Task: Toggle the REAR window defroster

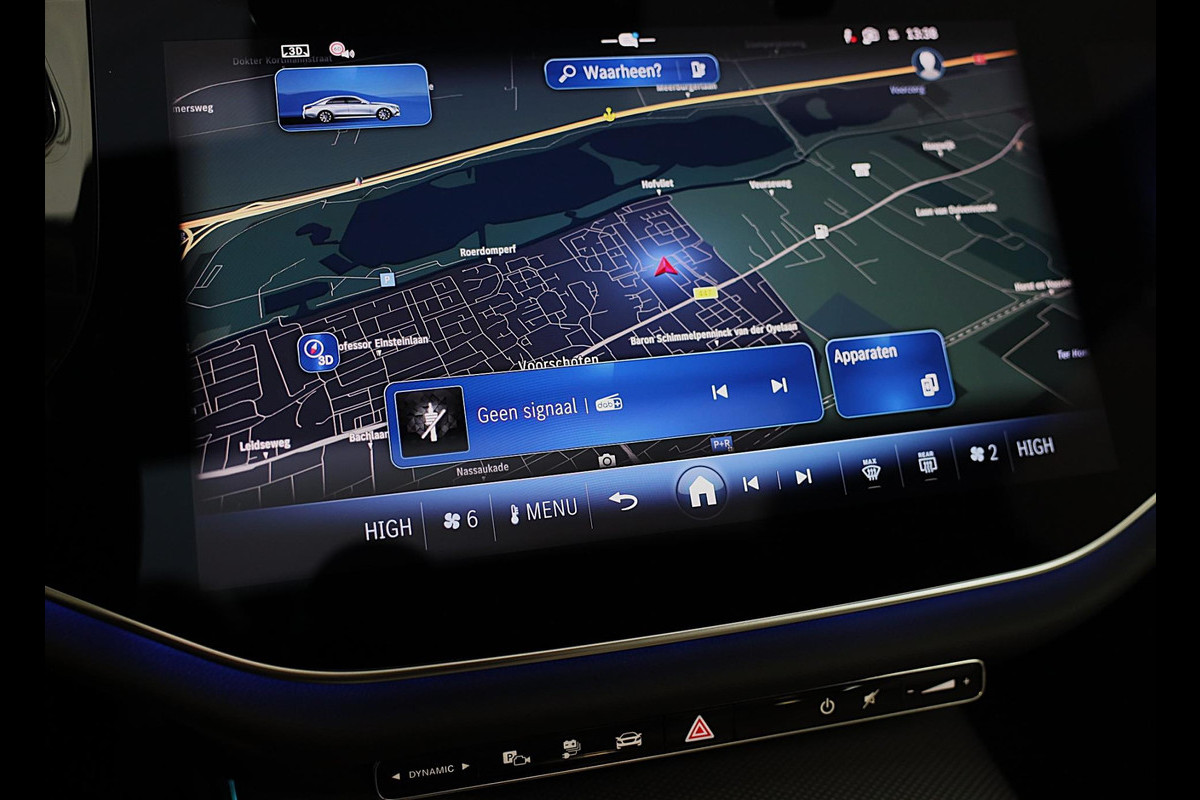Action: coord(927,461)
